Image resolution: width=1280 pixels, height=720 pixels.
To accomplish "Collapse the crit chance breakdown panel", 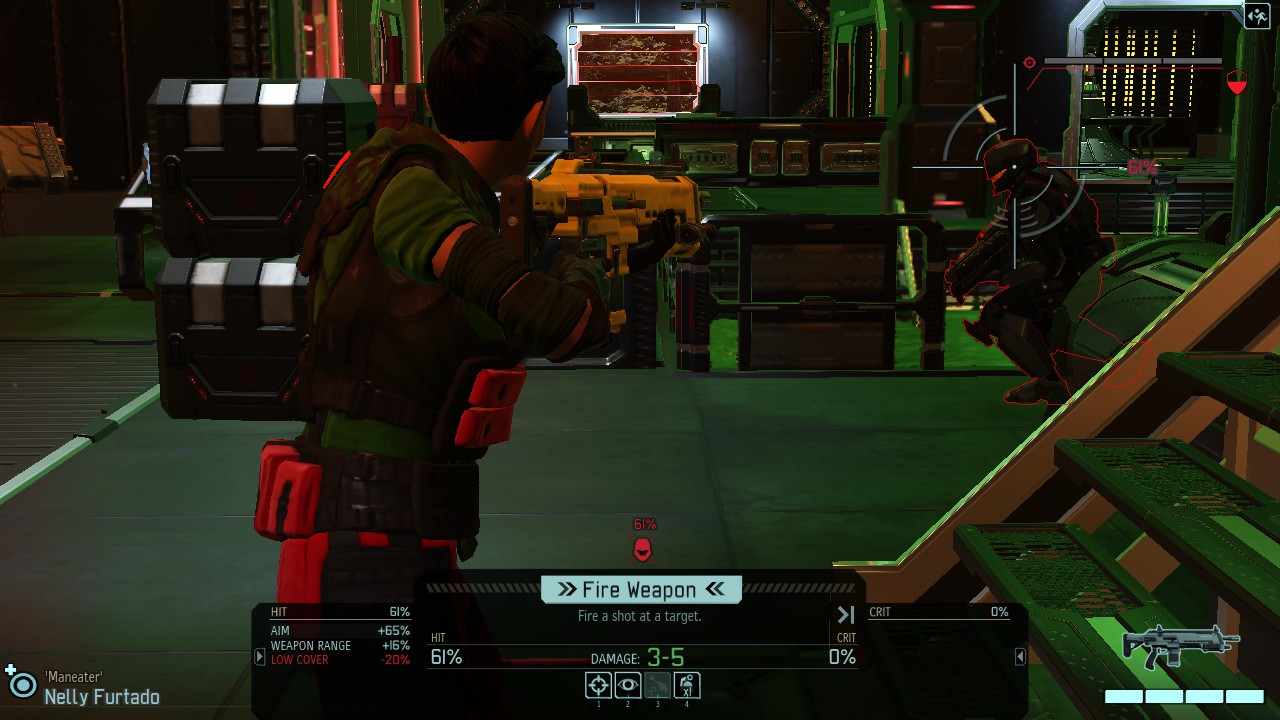I will [x=1020, y=657].
